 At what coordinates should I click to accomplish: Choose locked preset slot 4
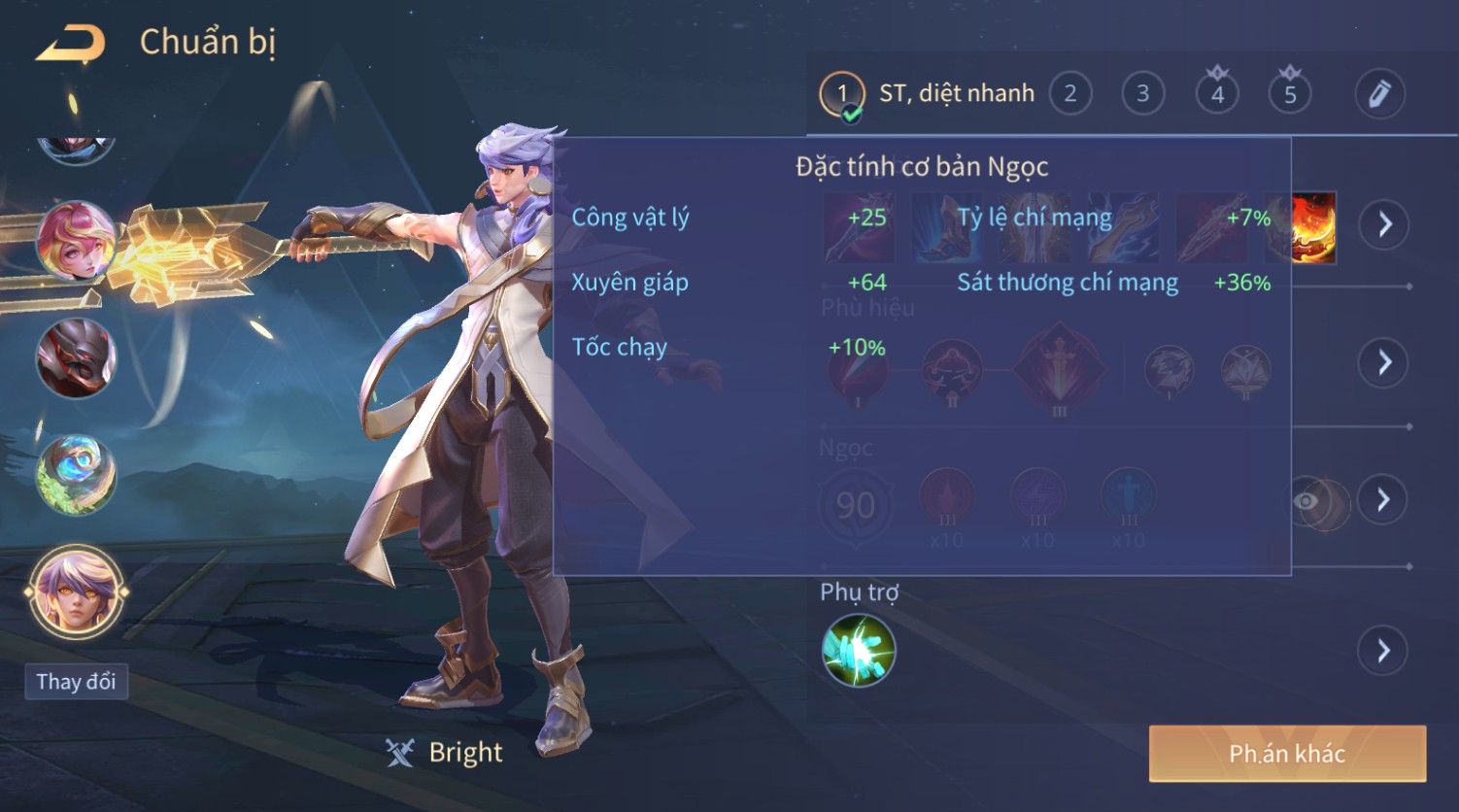click(1217, 94)
